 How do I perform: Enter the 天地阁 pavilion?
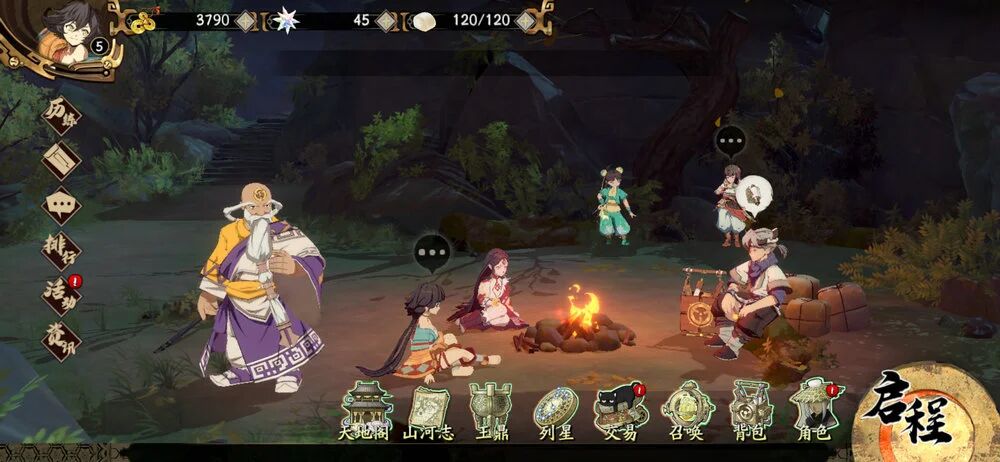pos(366,410)
